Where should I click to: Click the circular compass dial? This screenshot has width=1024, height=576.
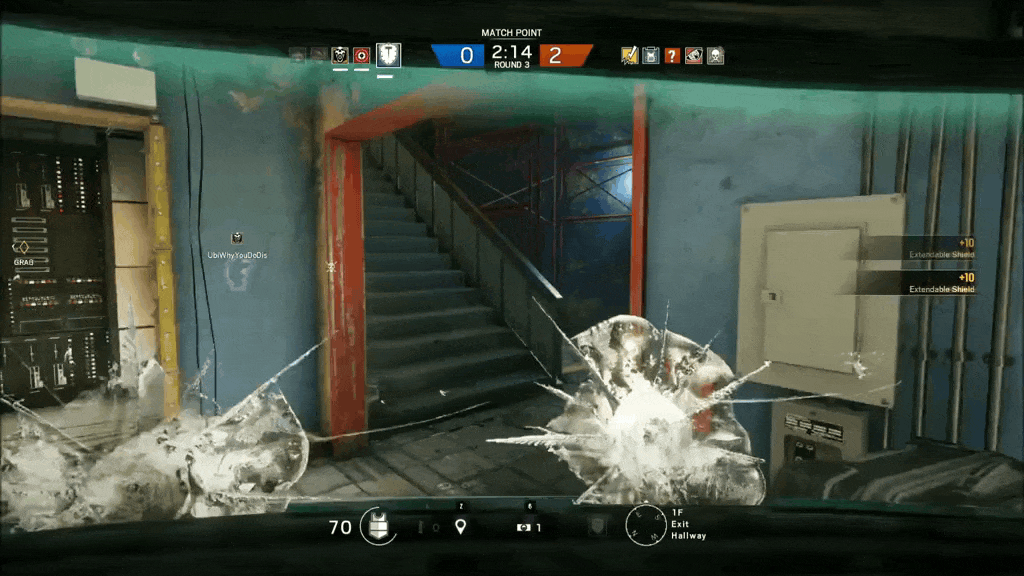coord(644,526)
